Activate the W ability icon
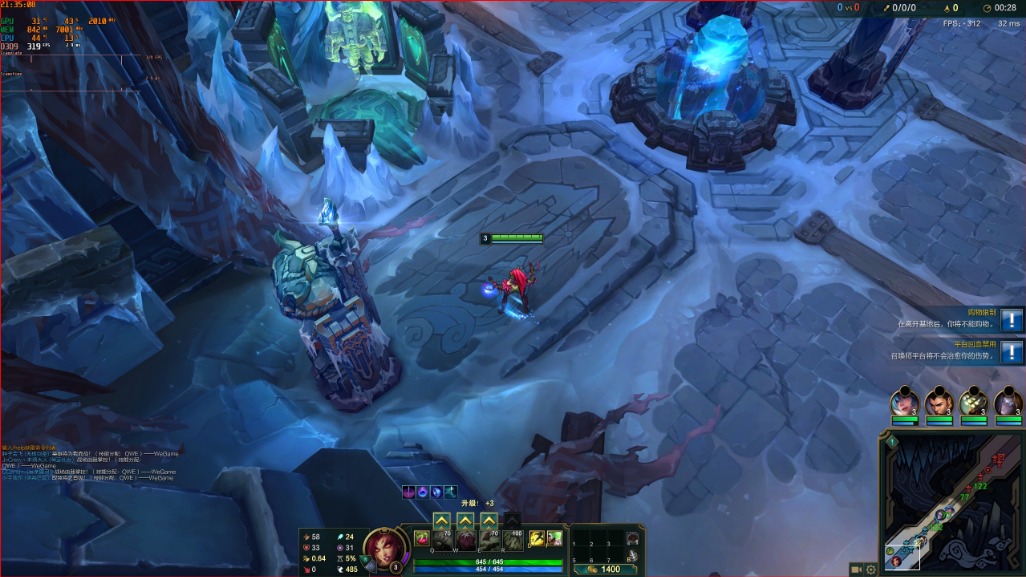1026x577 pixels. click(465, 541)
